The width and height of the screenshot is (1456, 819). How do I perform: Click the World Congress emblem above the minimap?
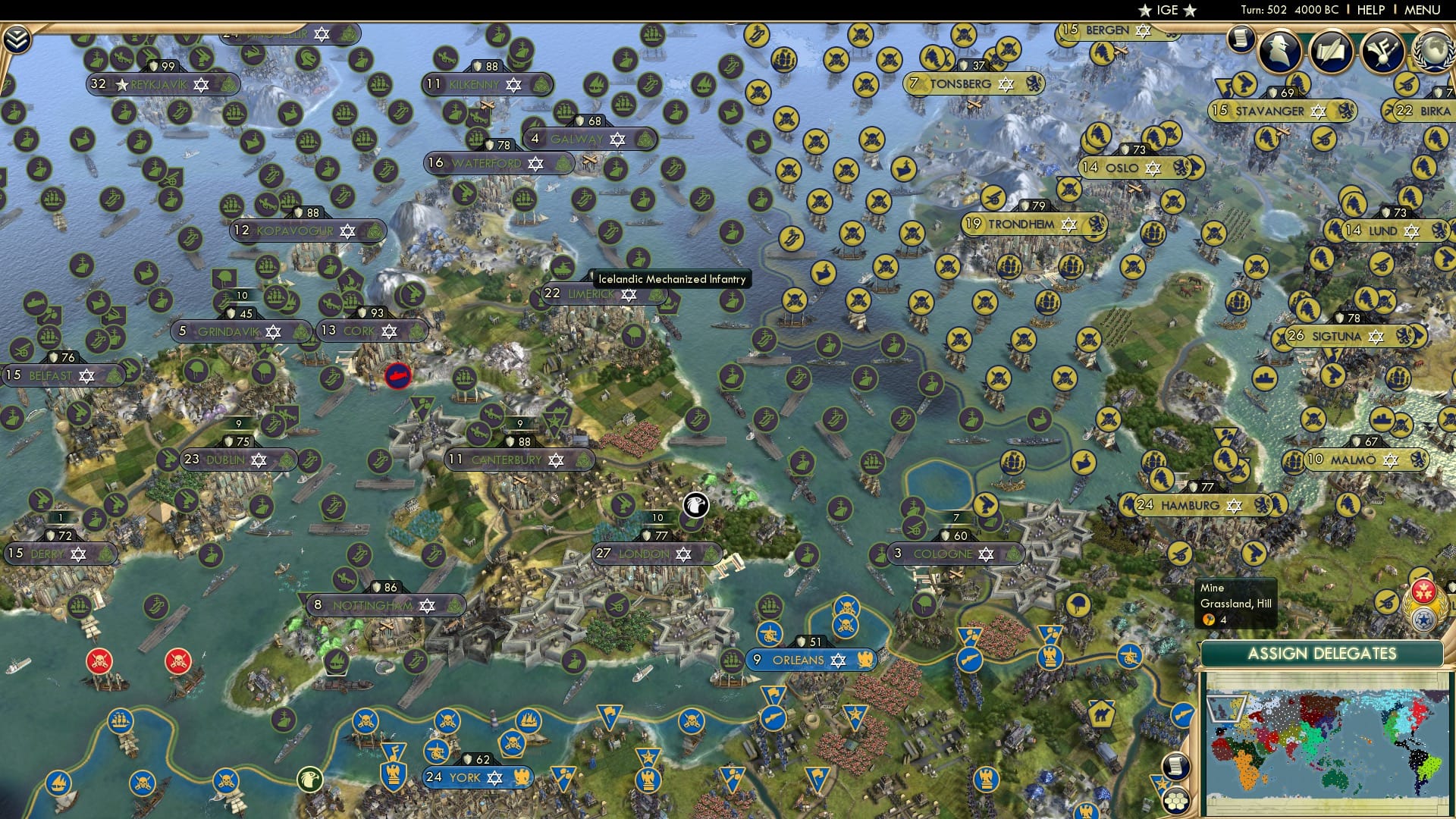pyautogui.click(x=1423, y=620)
